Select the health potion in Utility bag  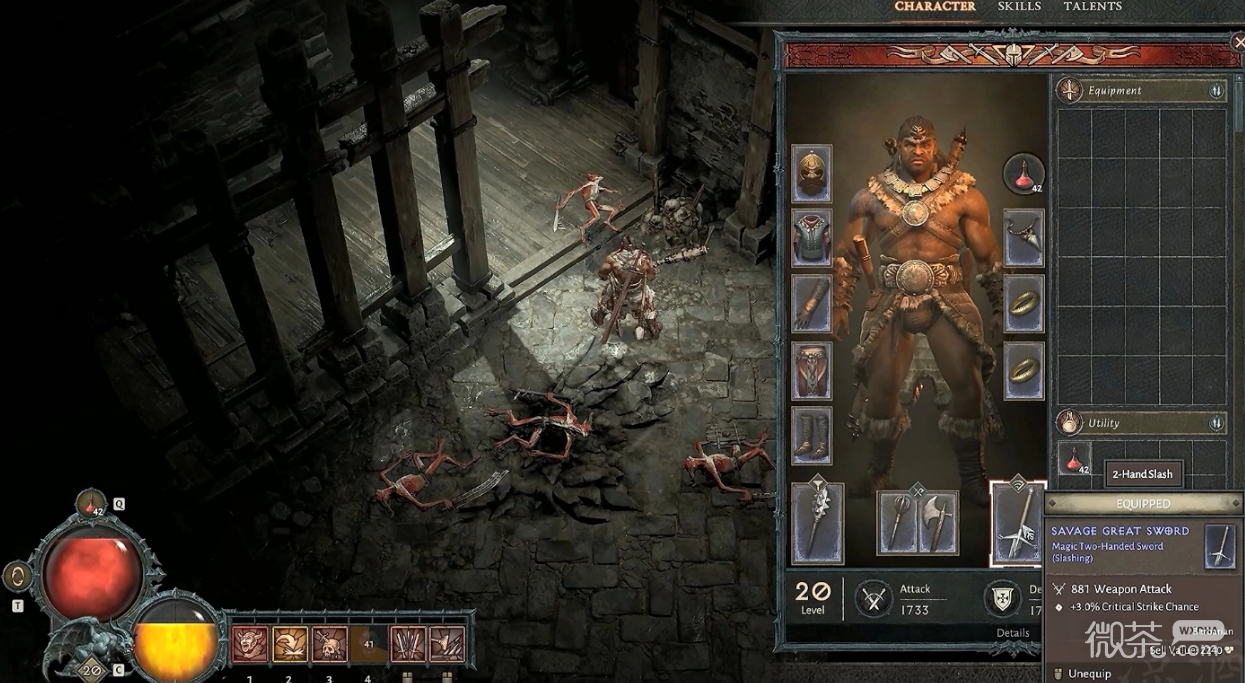[1075, 460]
